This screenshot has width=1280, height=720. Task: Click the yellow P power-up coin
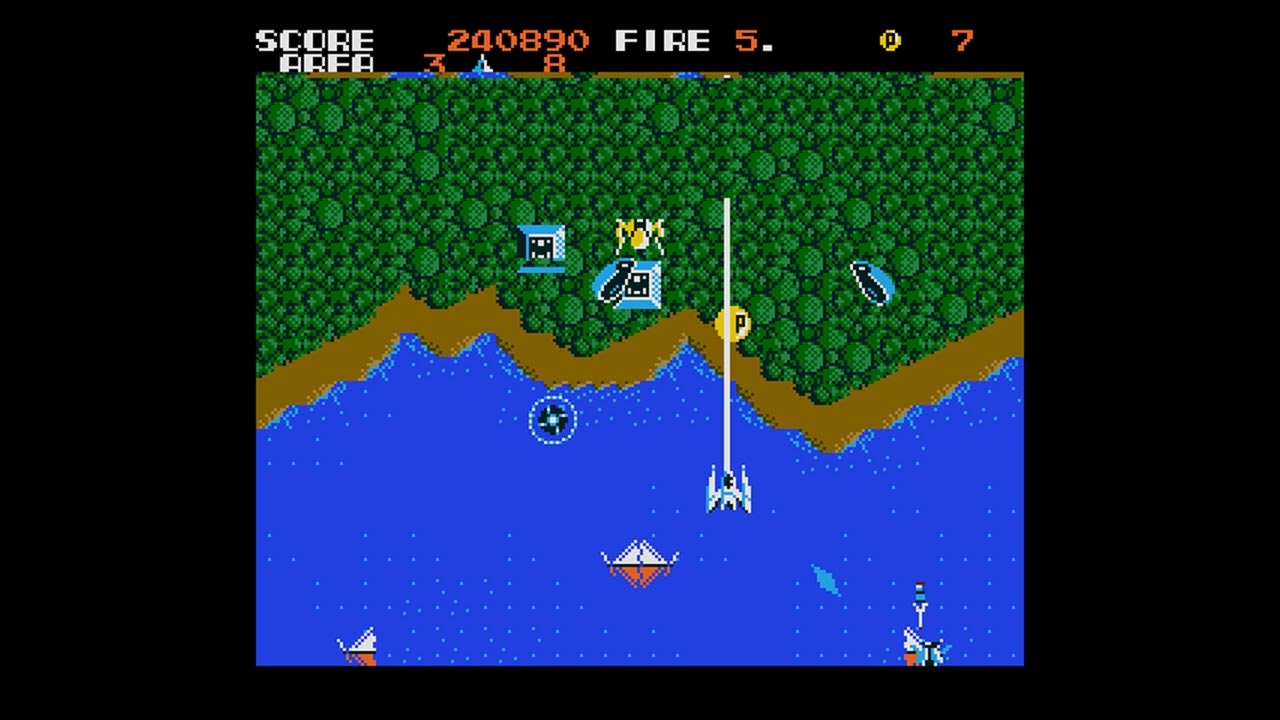(x=733, y=324)
